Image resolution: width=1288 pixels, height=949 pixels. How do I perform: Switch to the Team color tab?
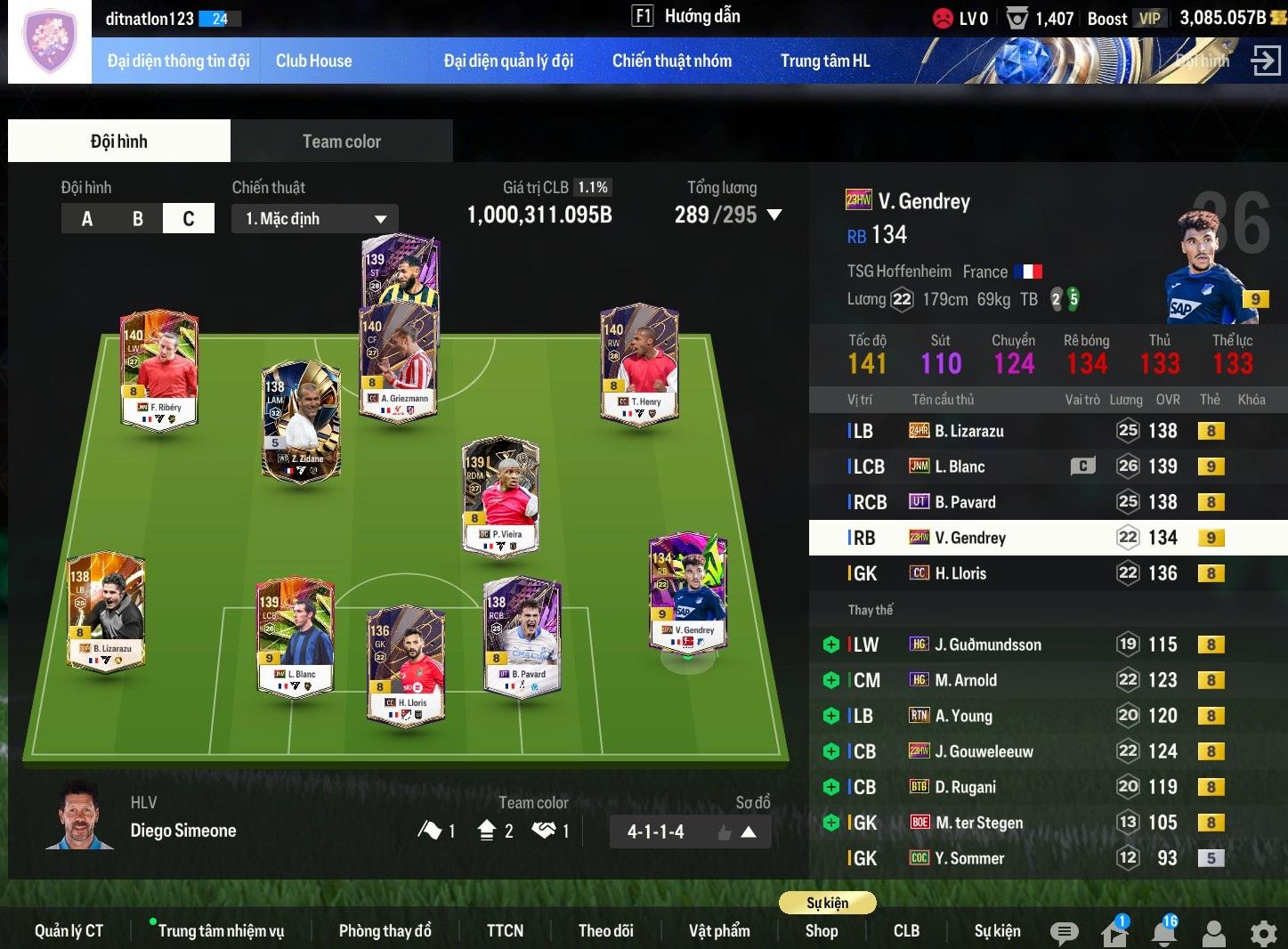[341, 142]
